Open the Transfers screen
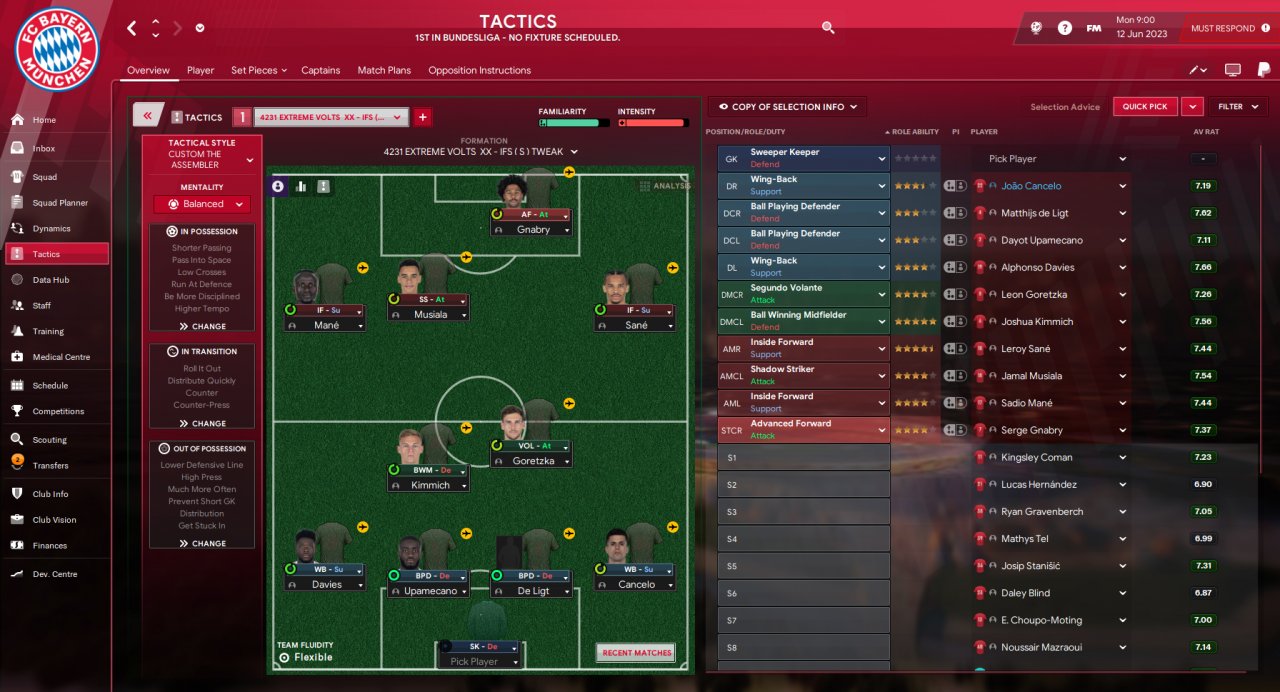The width and height of the screenshot is (1280, 692). click(50, 465)
